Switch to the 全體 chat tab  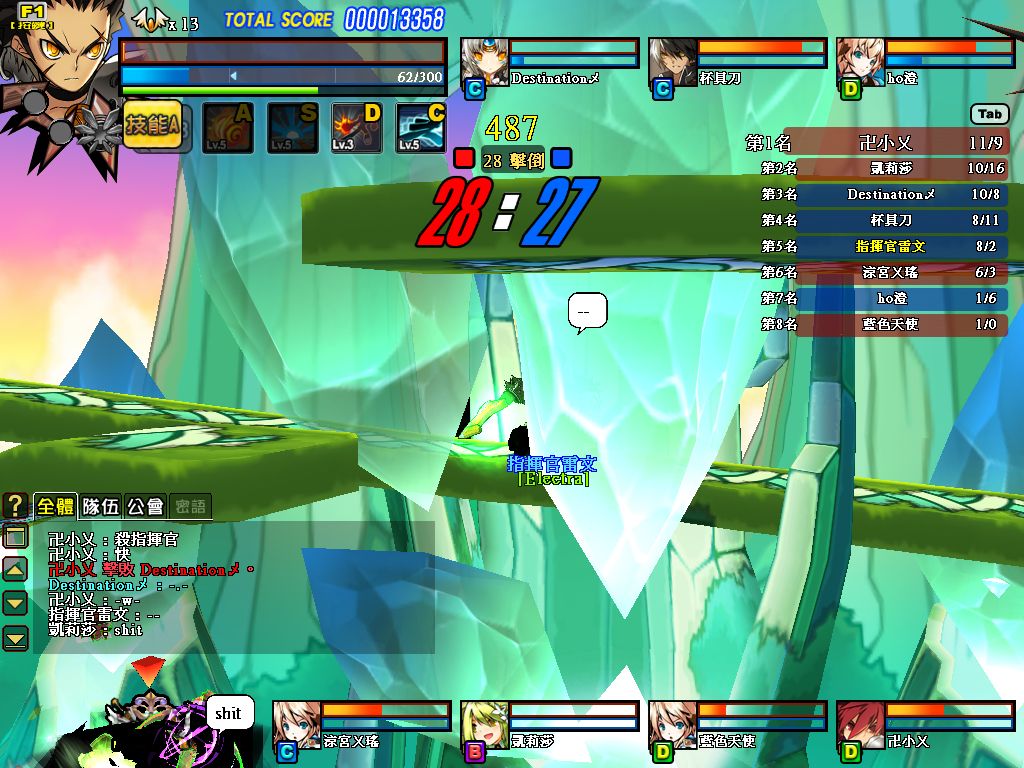[x=56, y=506]
